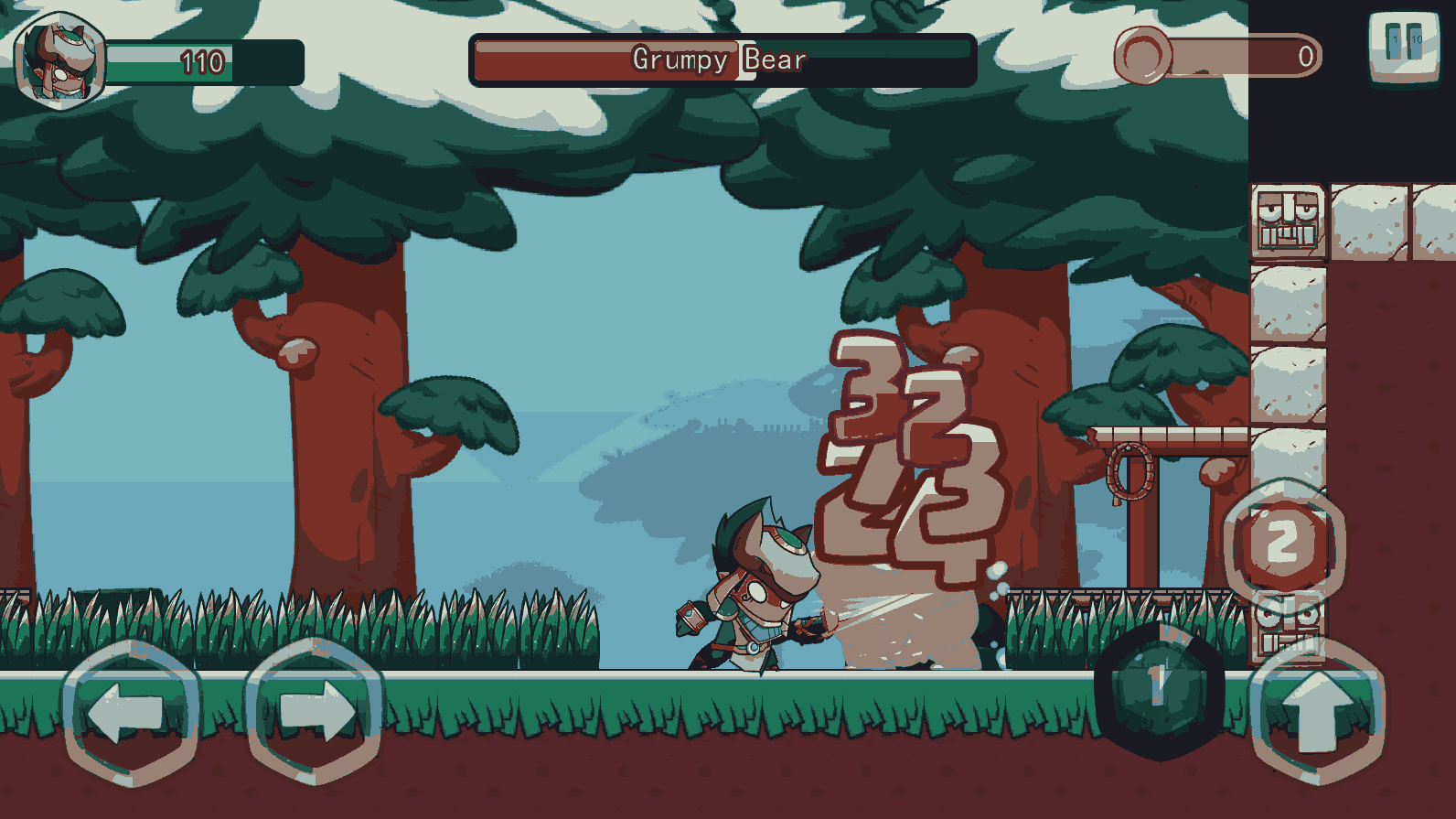Activate the red skill 2 button
The height and width of the screenshot is (819, 1456).
tap(1282, 542)
